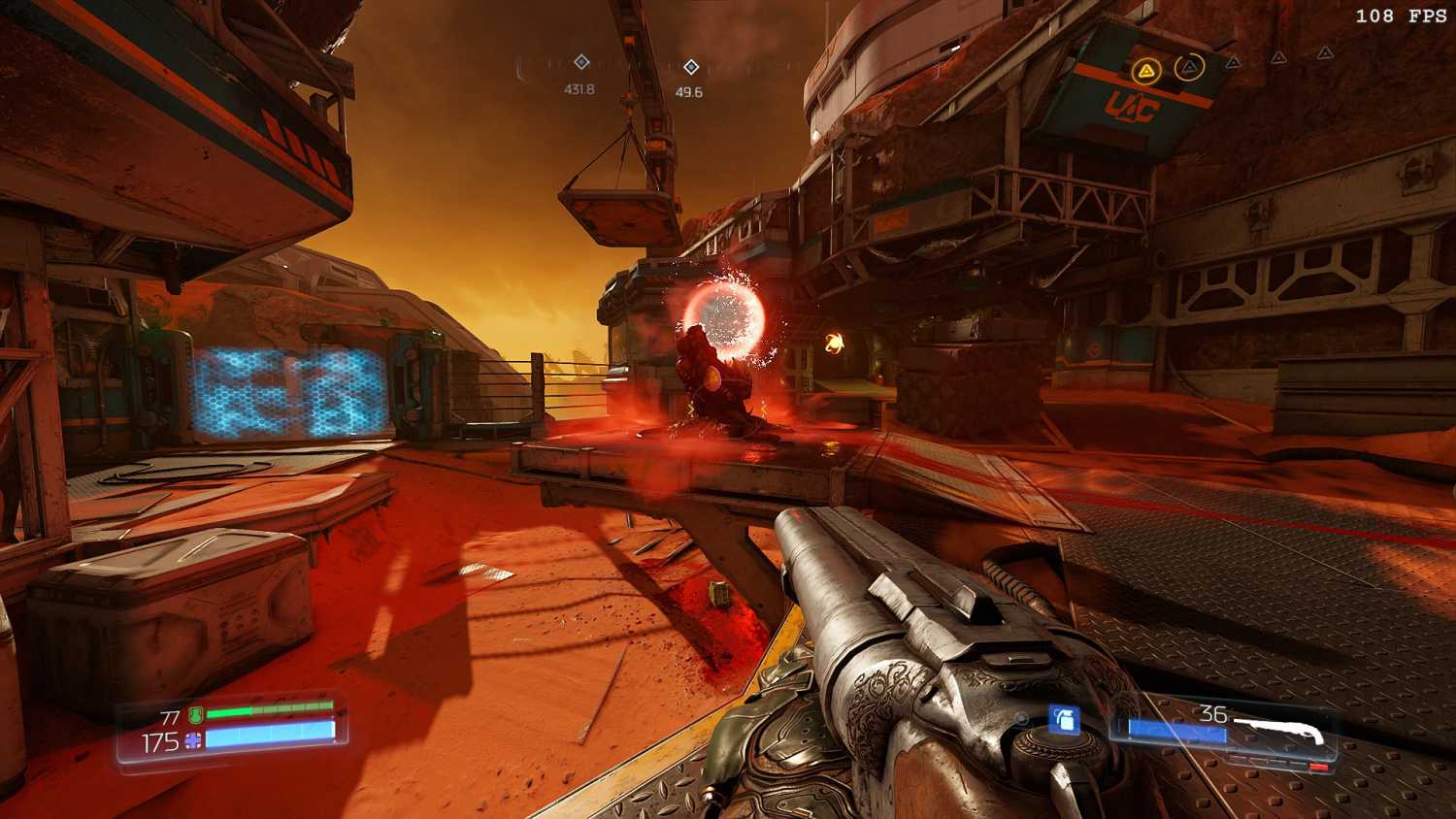Click the green armor shield icon
Image resolution: width=1456 pixels, height=819 pixels.
(x=195, y=717)
